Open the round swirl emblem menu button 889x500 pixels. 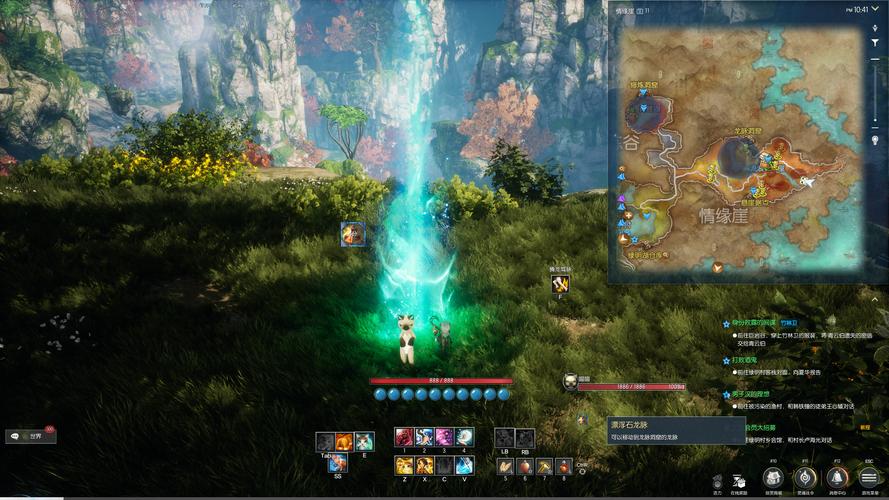pos(805,478)
